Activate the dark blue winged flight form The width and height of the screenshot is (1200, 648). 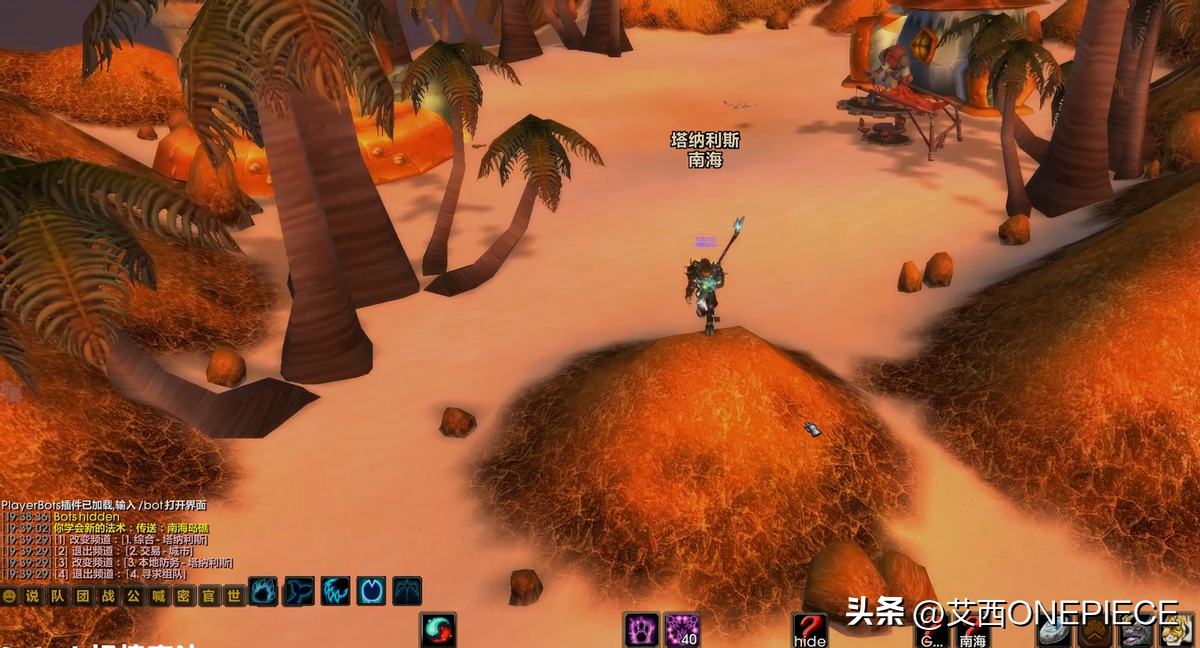pyautogui.click(x=407, y=591)
